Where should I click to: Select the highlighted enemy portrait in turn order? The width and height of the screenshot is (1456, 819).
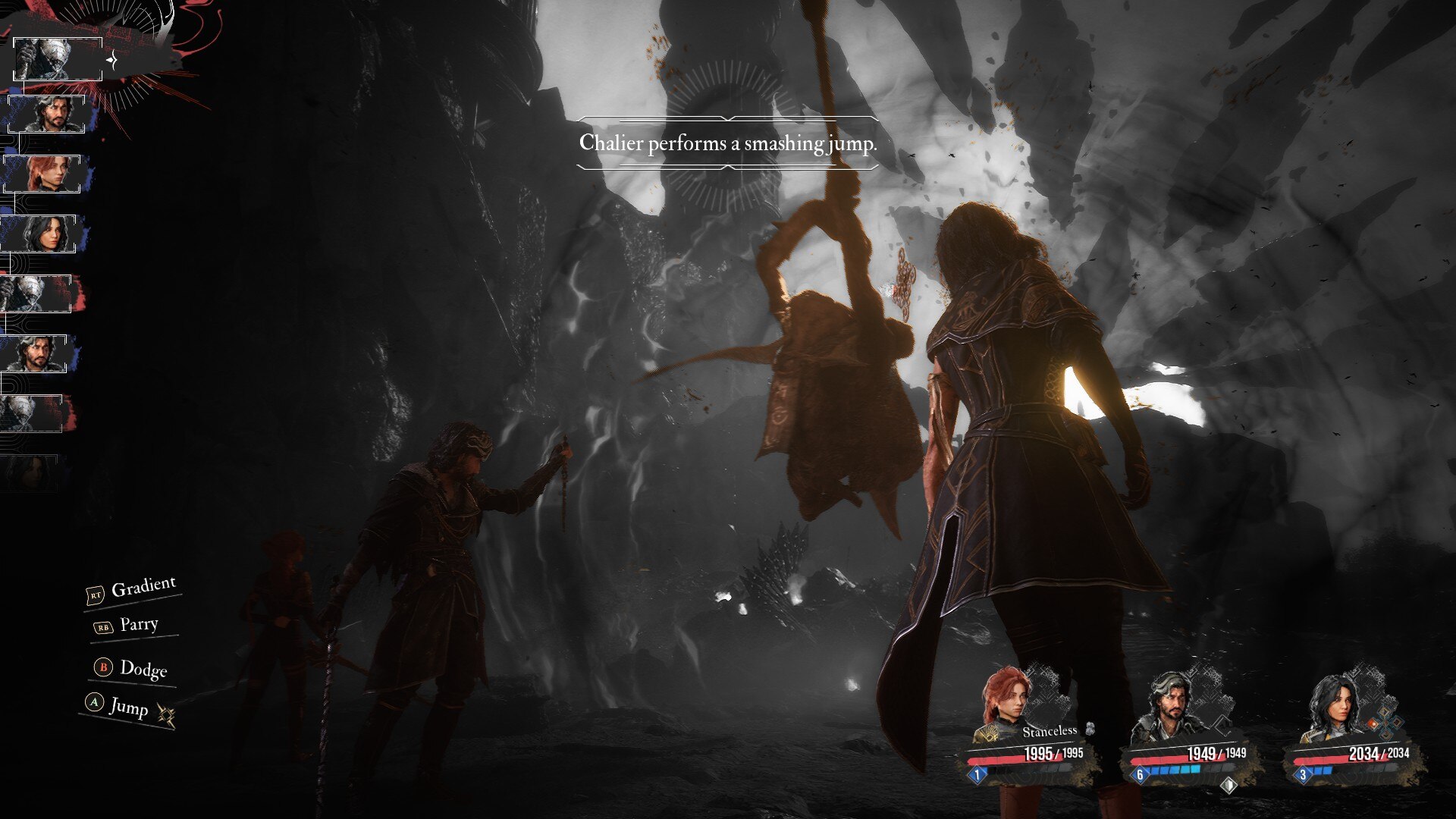pos(58,59)
